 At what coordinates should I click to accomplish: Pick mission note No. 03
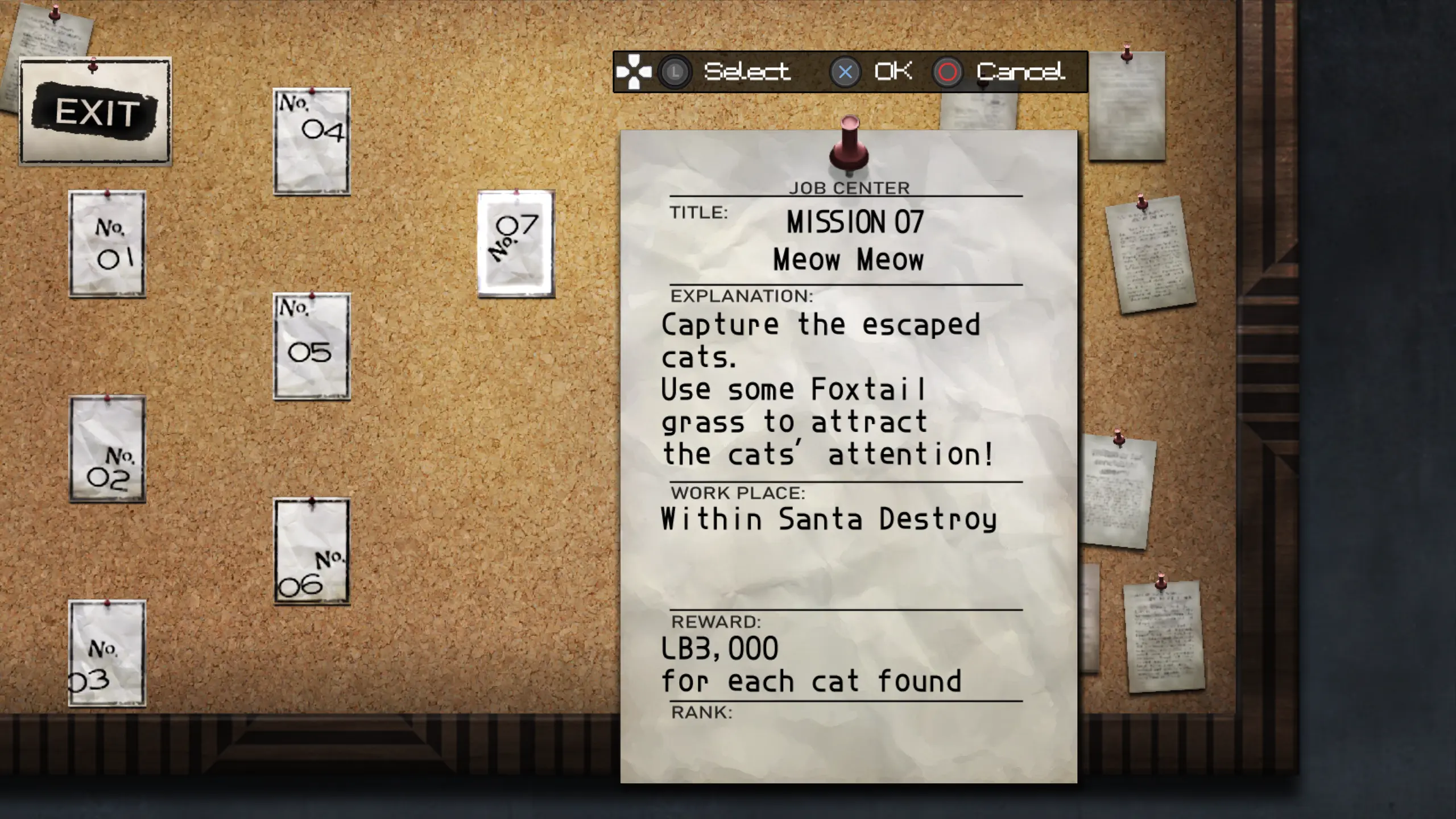(x=107, y=653)
